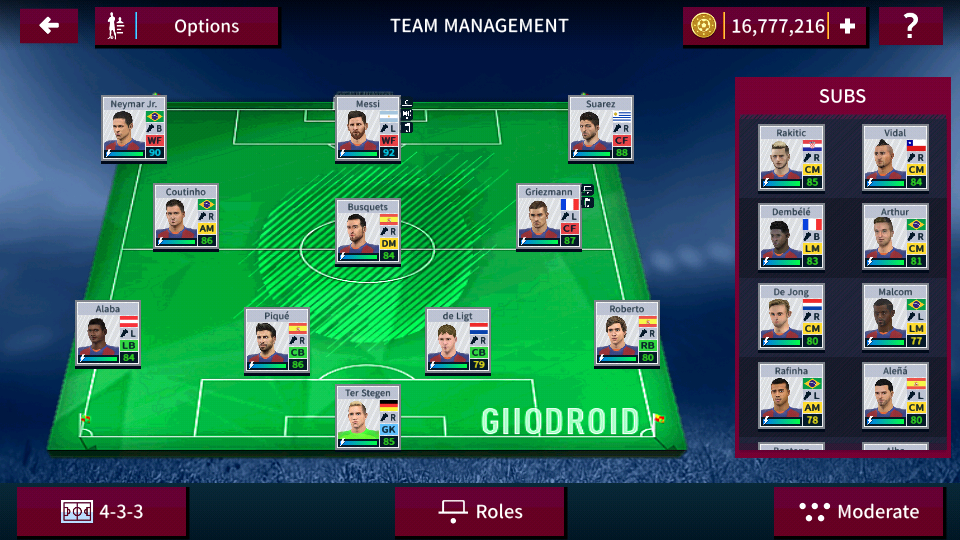The width and height of the screenshot is (960, 540).
Task: Select Neymar Jr. player card
Action: (133, 128)
